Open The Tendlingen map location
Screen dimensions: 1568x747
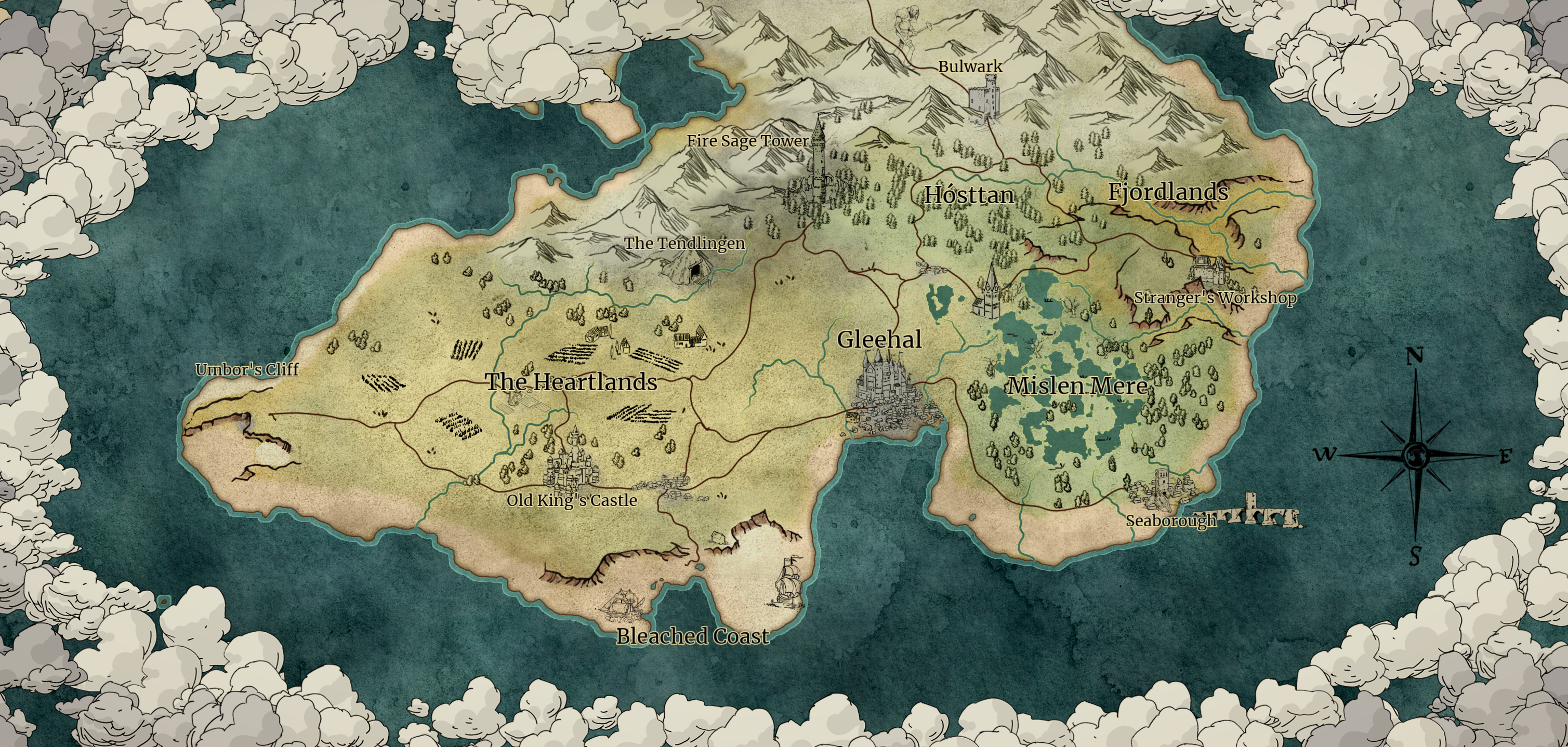[x=684, y=243]
